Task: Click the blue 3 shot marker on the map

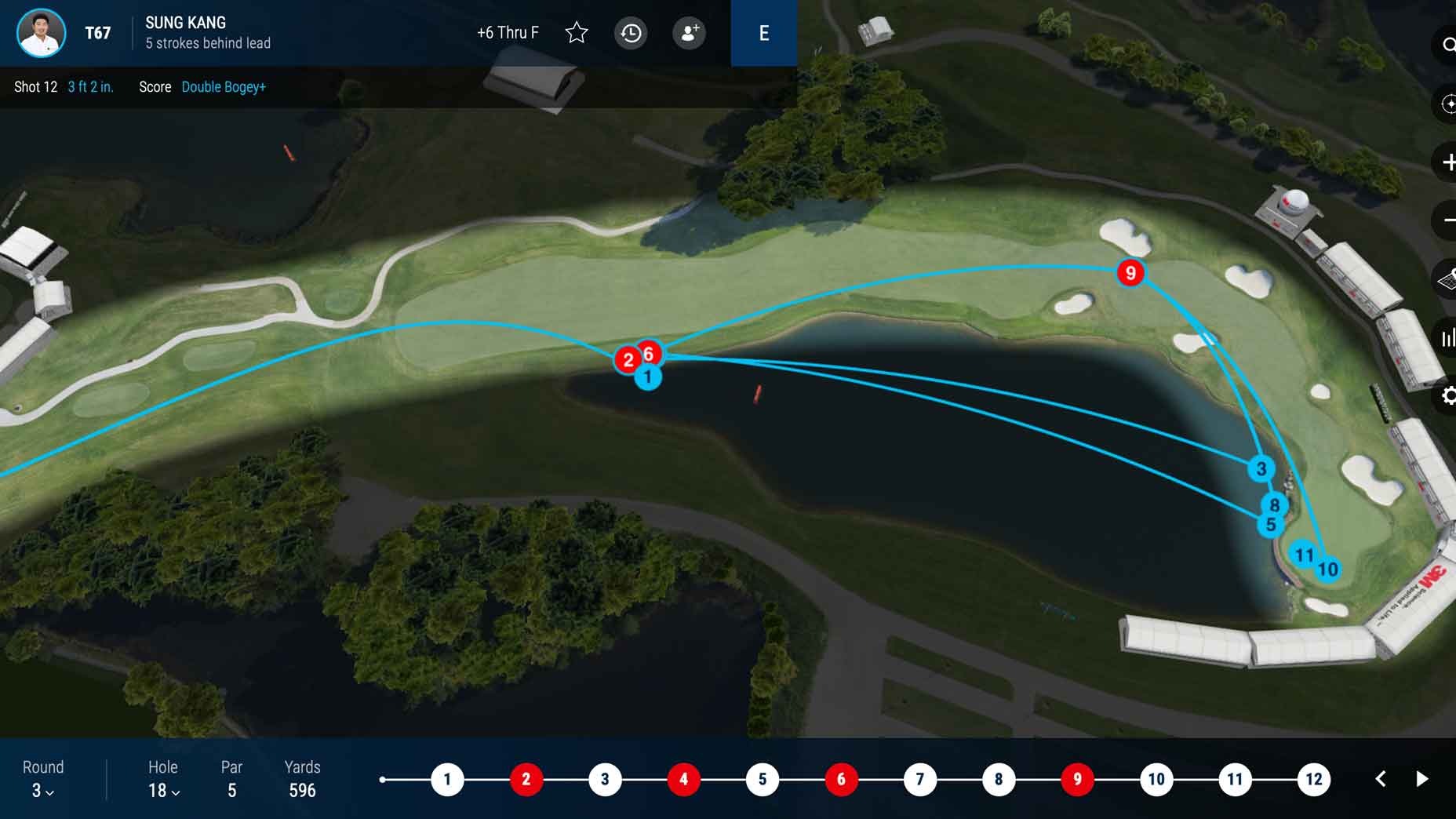Action: 1261,469
